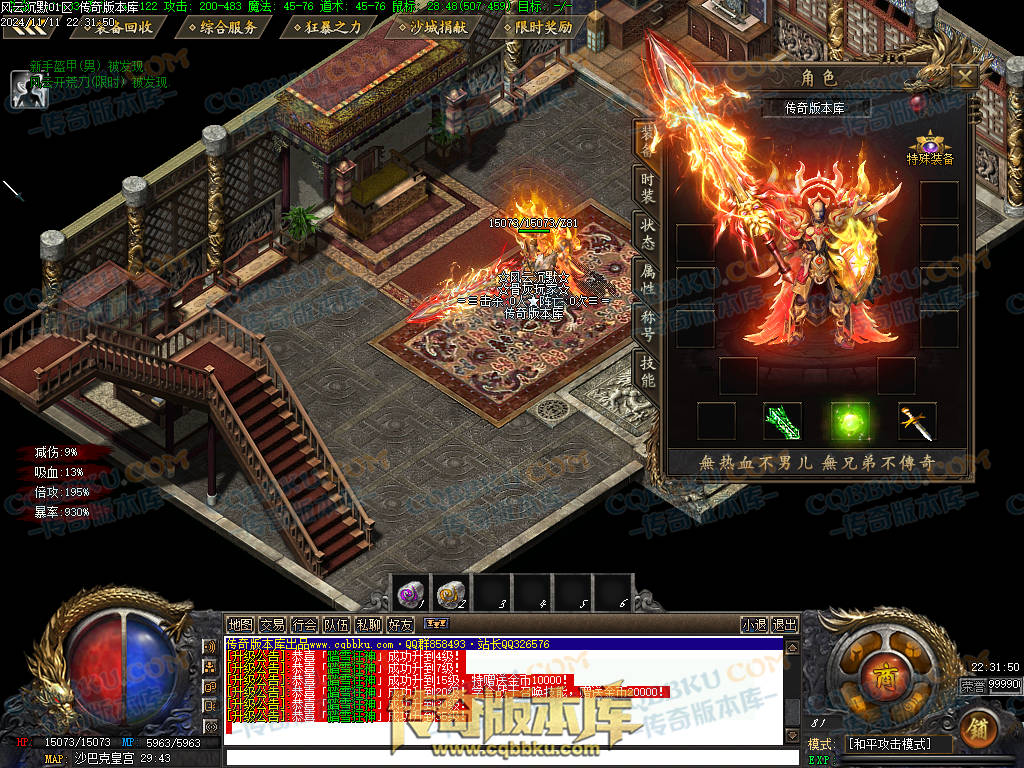Open the 装备回收 menu
Screen dimensions: 1024x768
124,27
